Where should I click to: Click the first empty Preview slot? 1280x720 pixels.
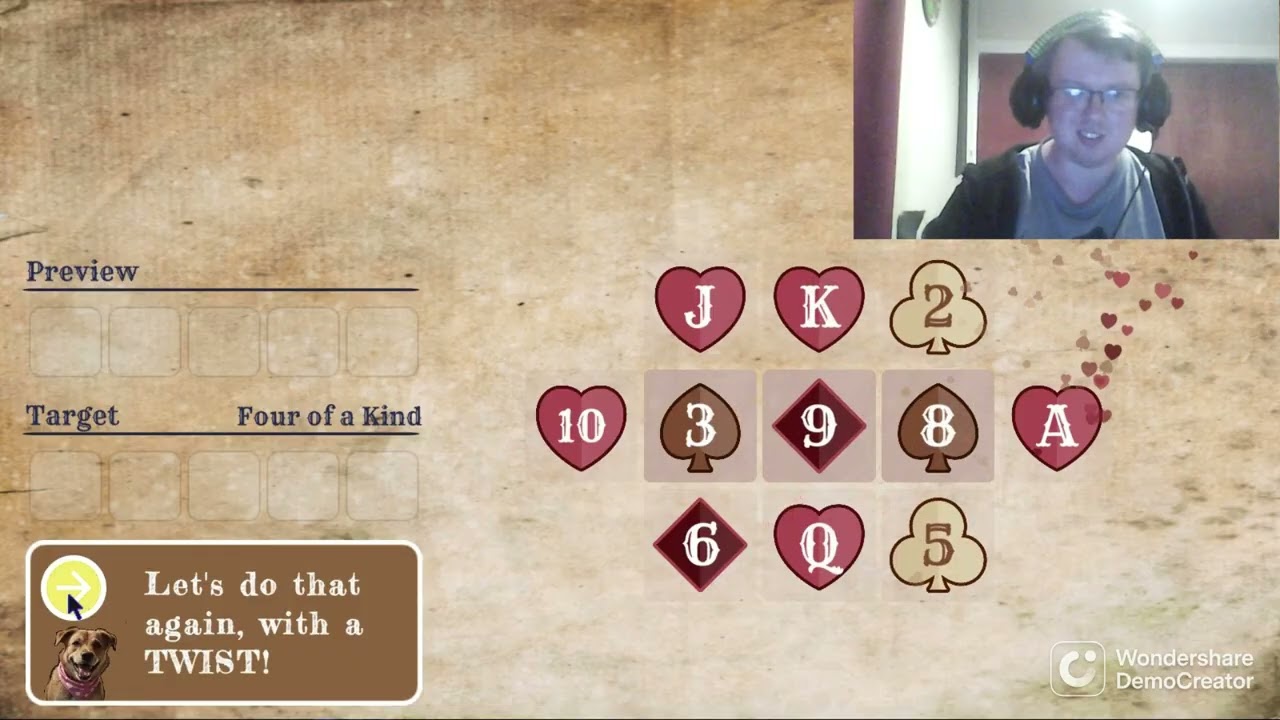click(x=64, y=340)
